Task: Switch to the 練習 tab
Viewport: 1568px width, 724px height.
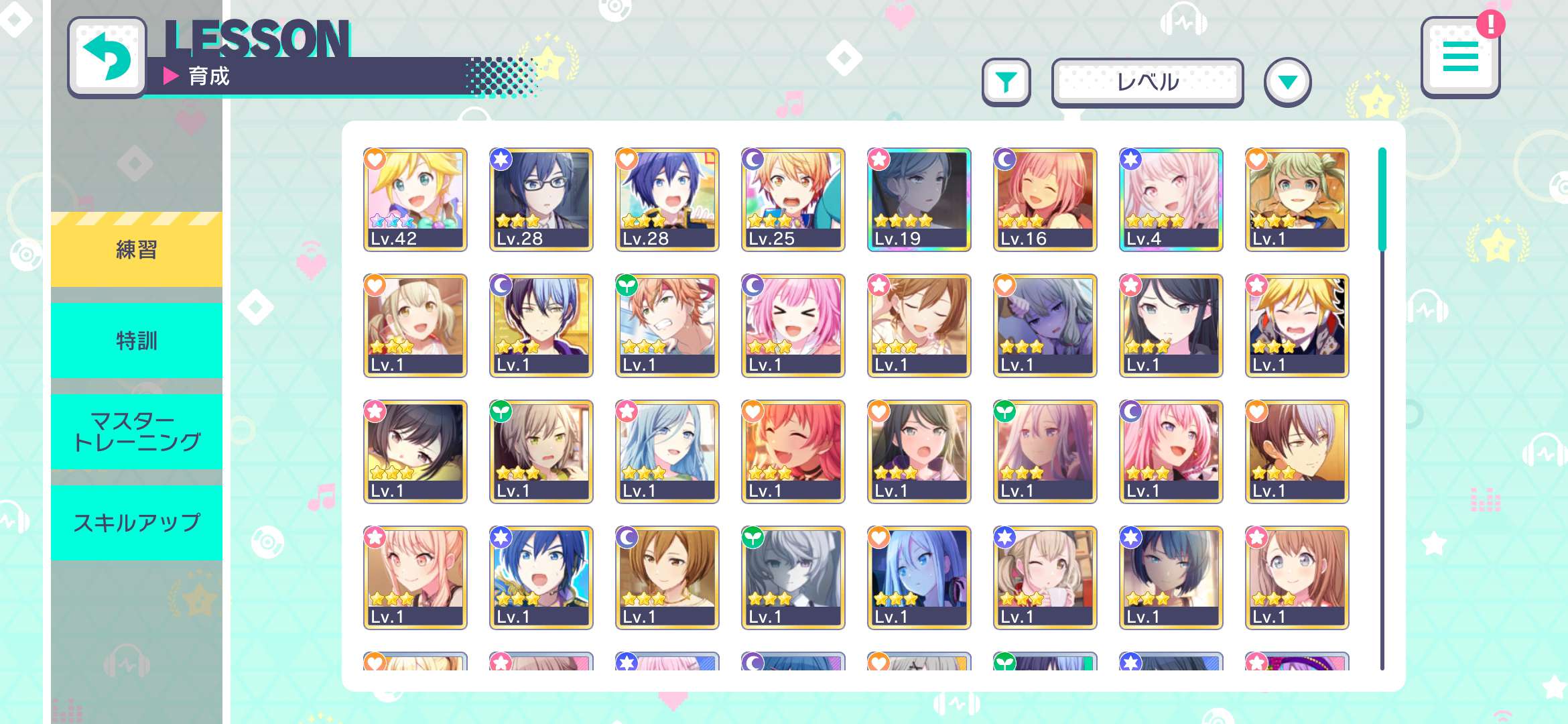Action: pyautogui.click(x=137, y=249)
